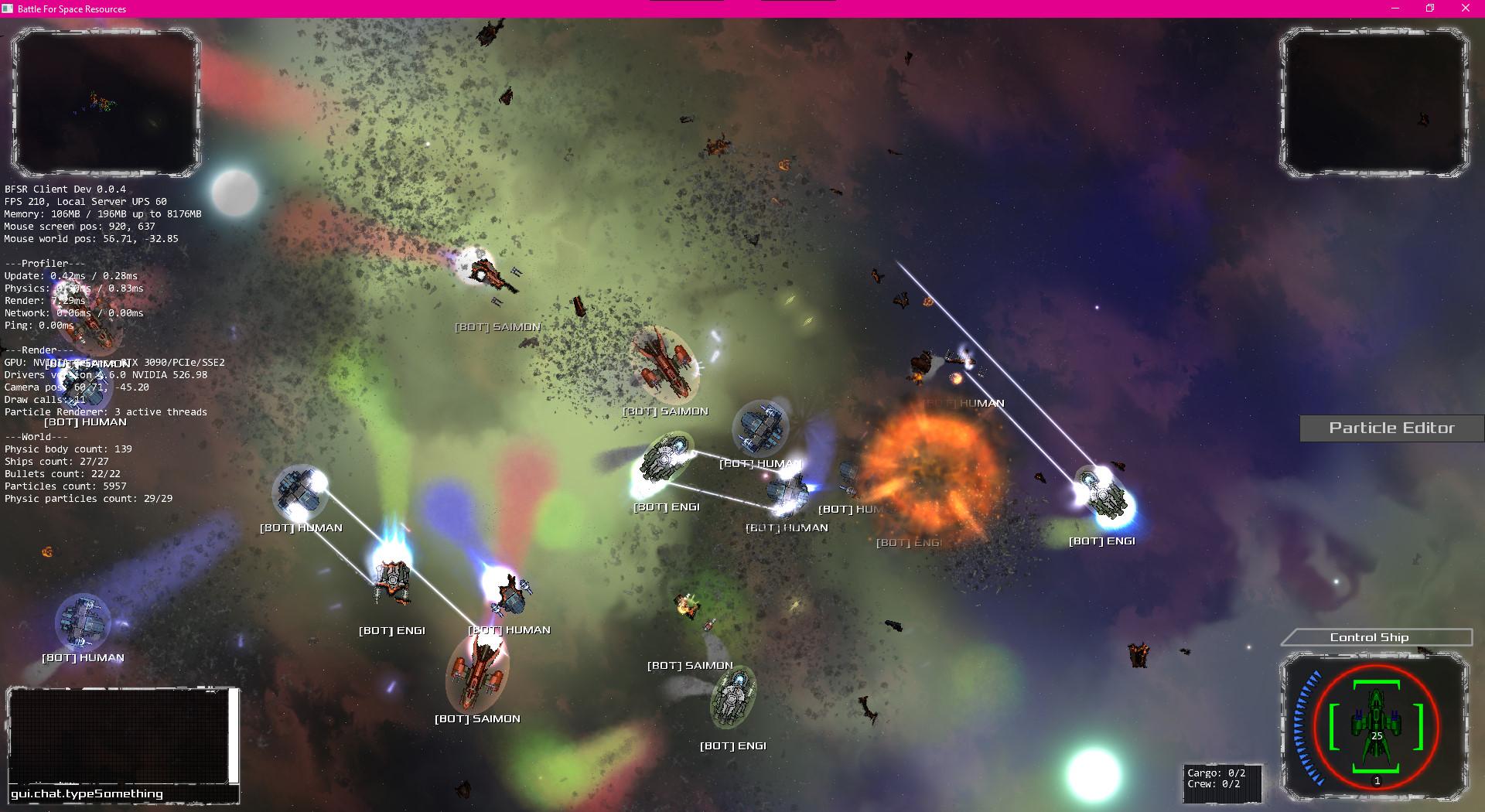1485x812 pixels.
Task: Minimize the game window
Action: coord(1395,9)
